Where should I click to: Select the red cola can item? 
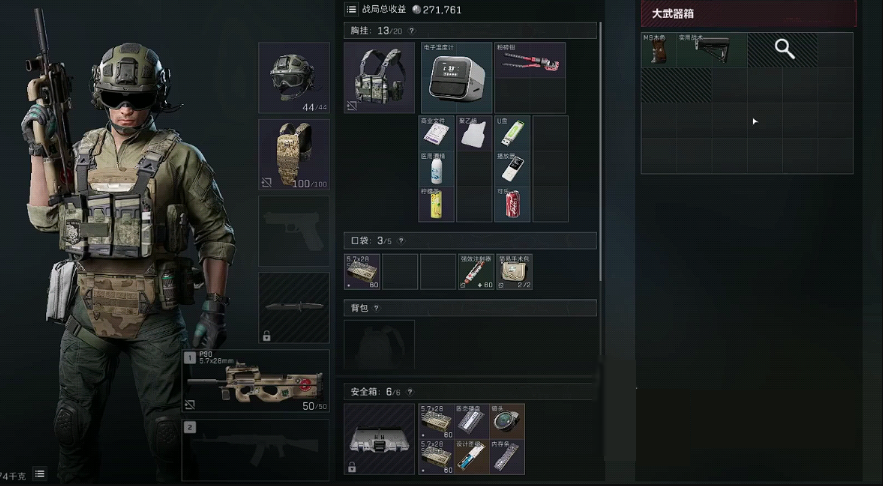tap(511, 203)
